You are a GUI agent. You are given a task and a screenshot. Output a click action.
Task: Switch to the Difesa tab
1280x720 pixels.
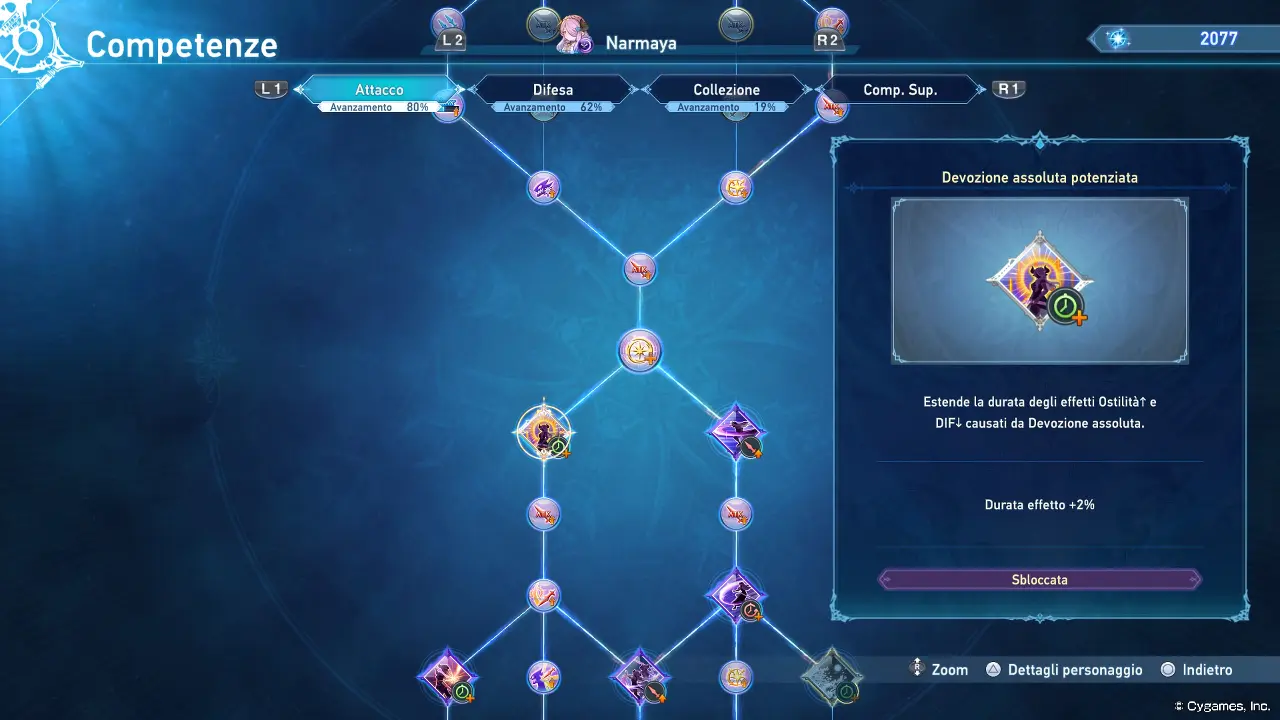(x=552, y=89)
